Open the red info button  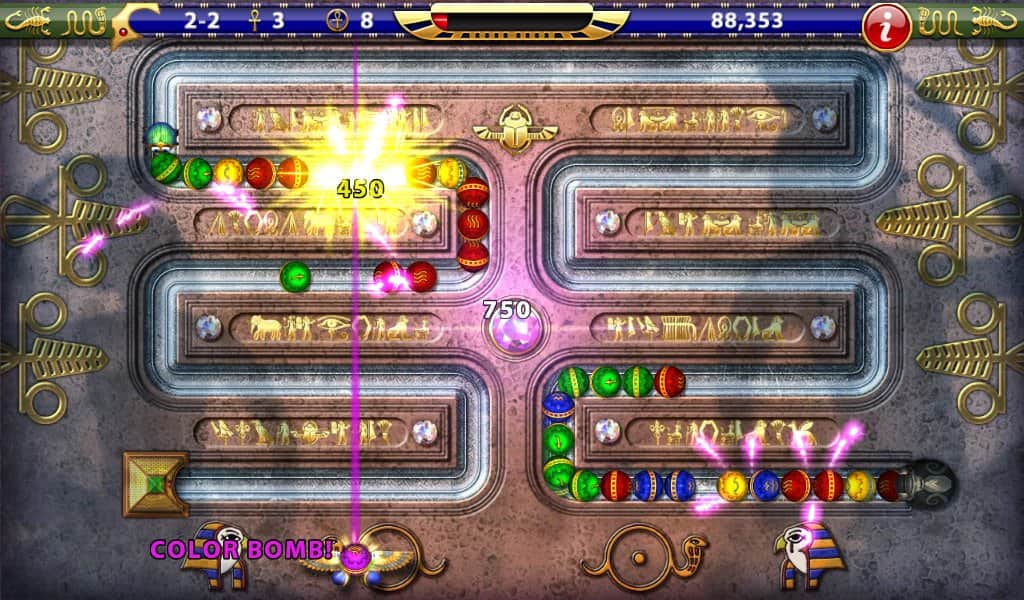(x=886, y=26)
